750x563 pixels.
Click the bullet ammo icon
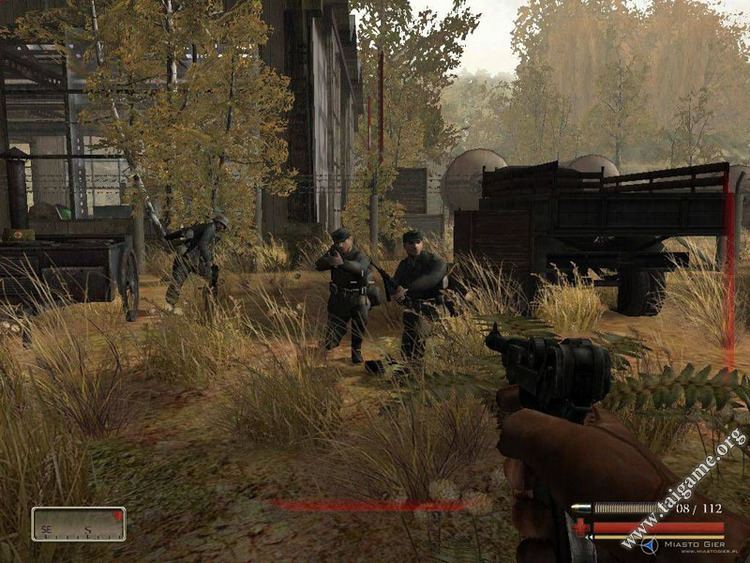(579, 509)
